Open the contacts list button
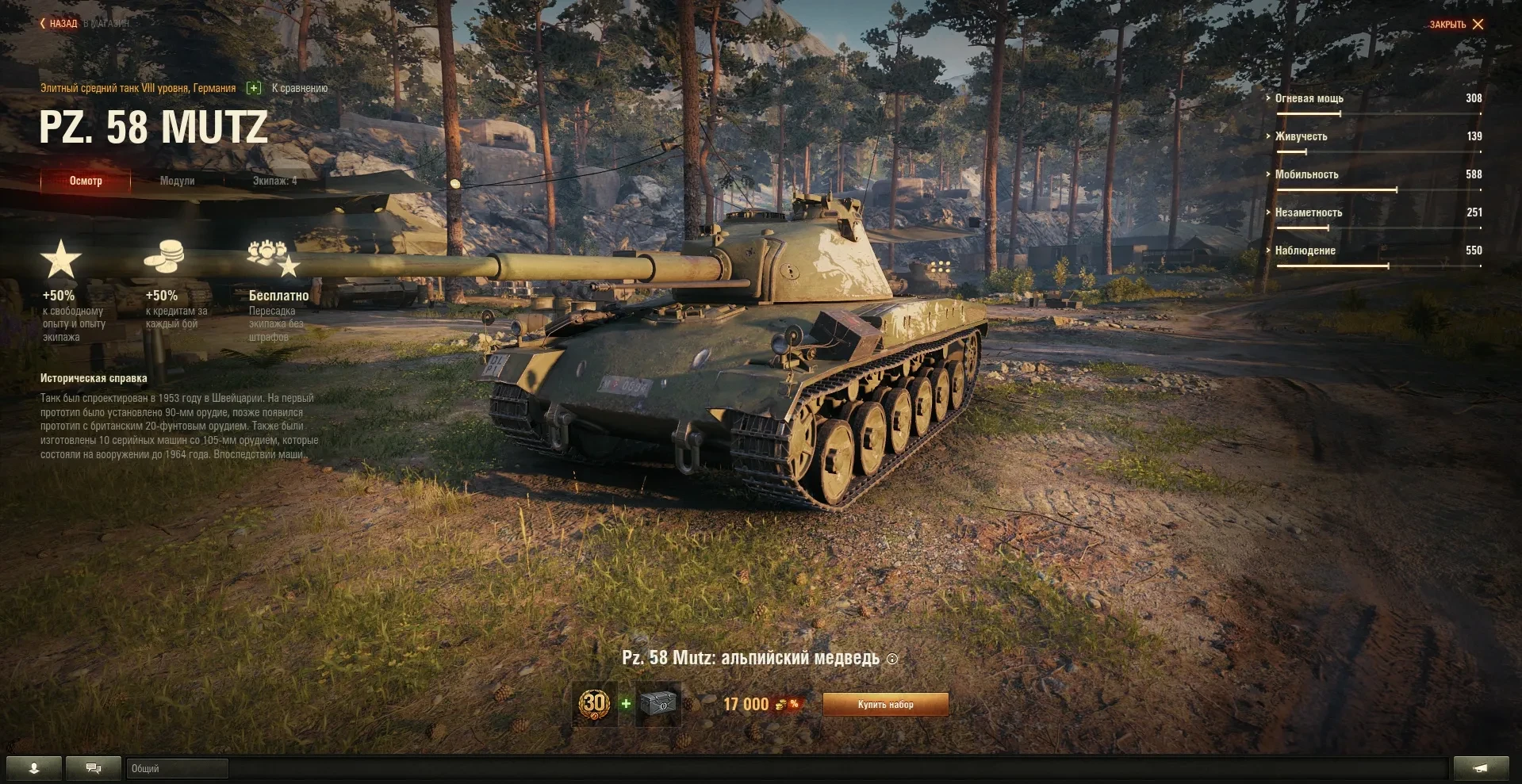The width and height of the screenshot is (1522, 784). 34,768
